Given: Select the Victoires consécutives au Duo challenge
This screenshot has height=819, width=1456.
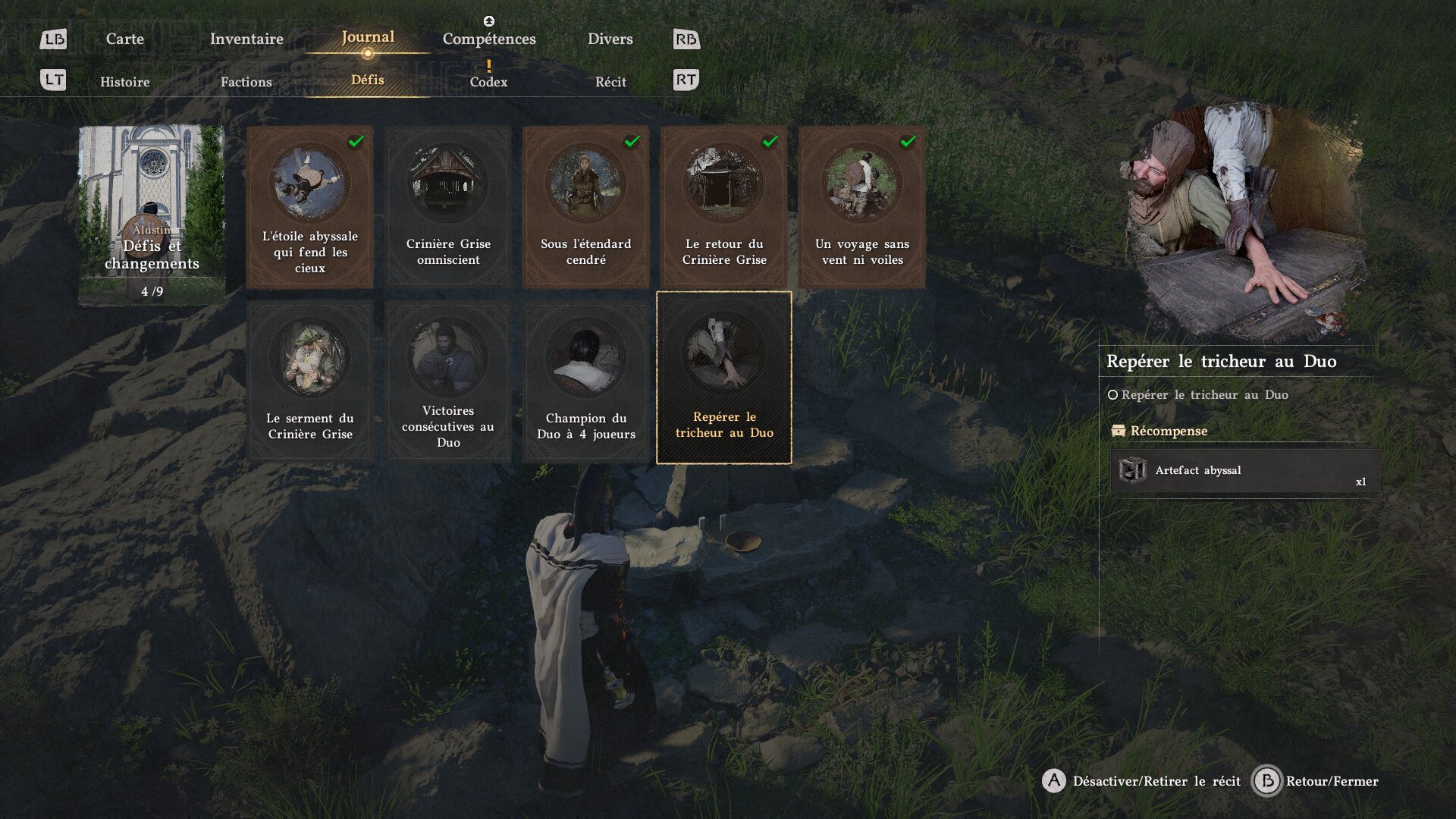Looking at the screenshot, I should (x=448, y=381).
